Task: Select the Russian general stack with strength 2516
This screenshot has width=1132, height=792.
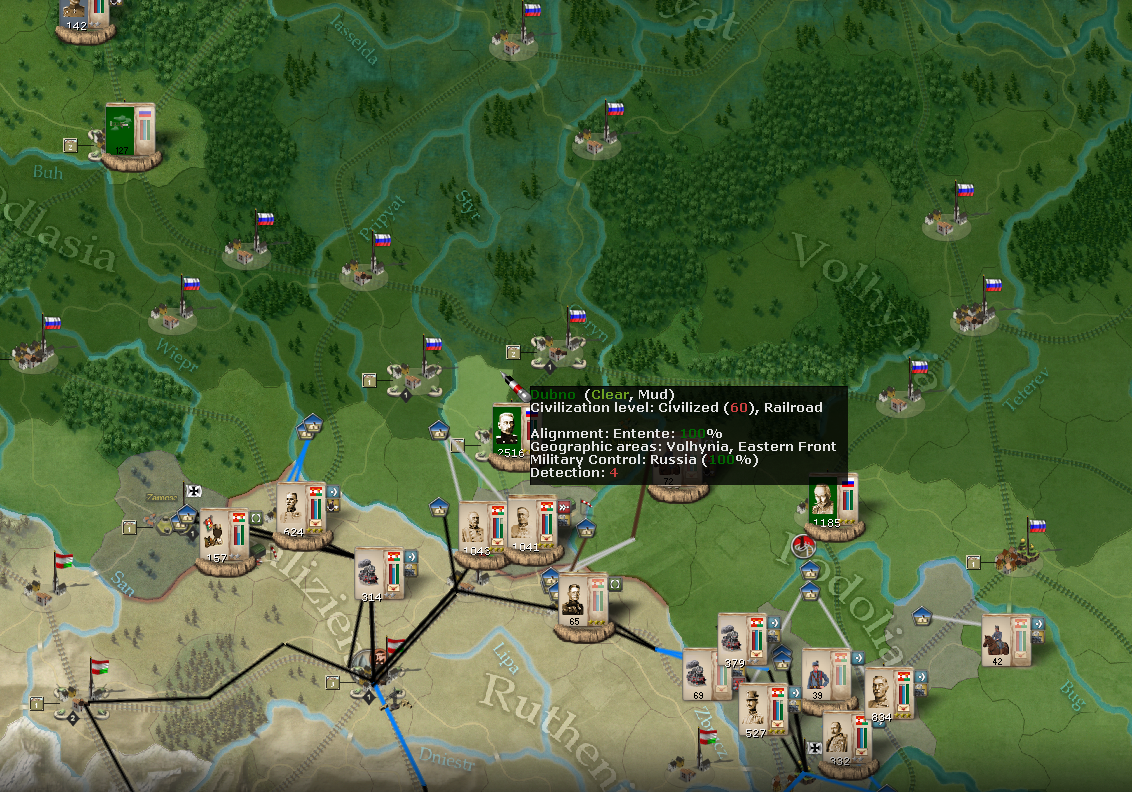Action: [508, 428]
